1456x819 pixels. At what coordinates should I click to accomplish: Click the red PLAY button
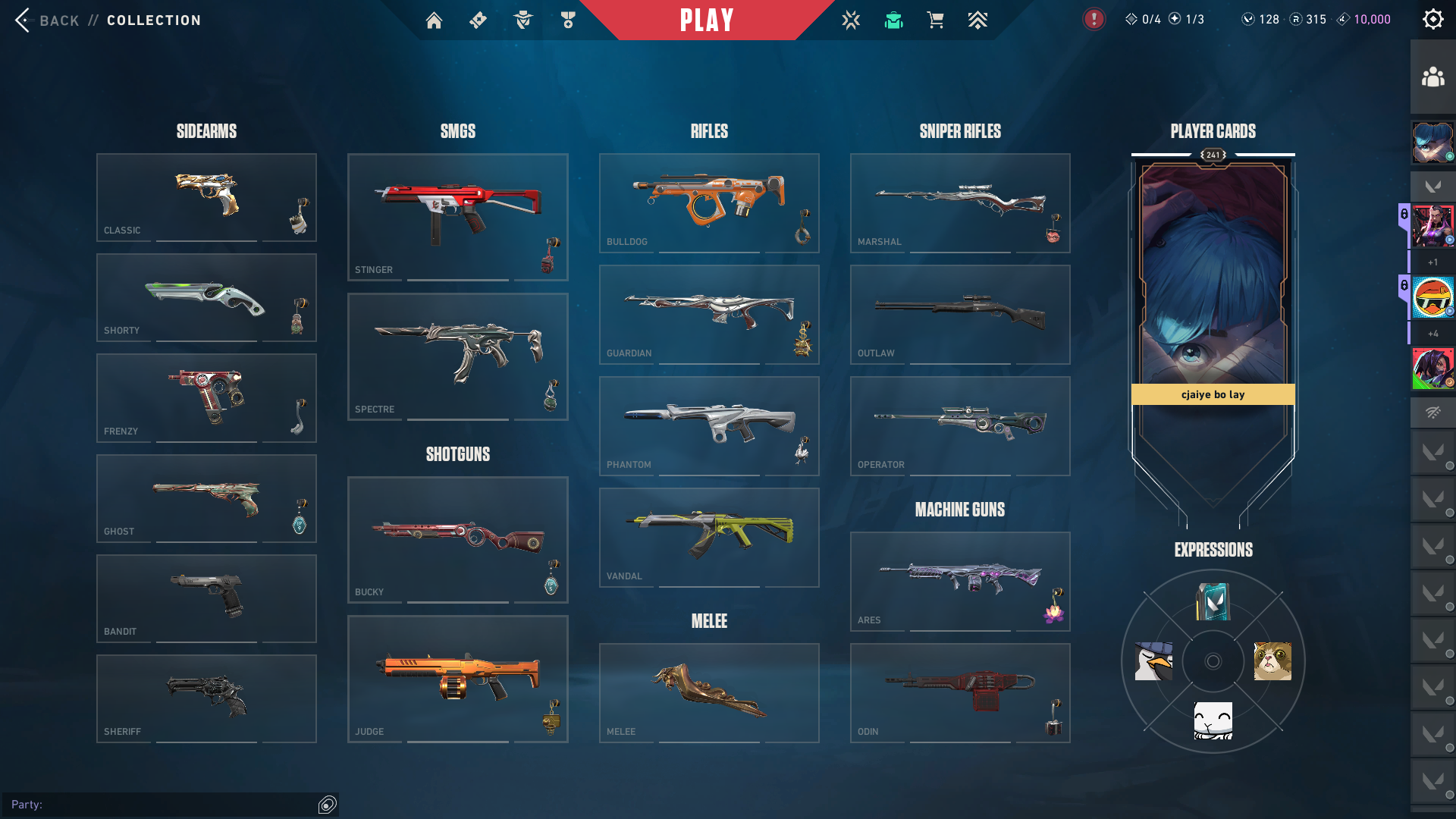pos(707,20)
